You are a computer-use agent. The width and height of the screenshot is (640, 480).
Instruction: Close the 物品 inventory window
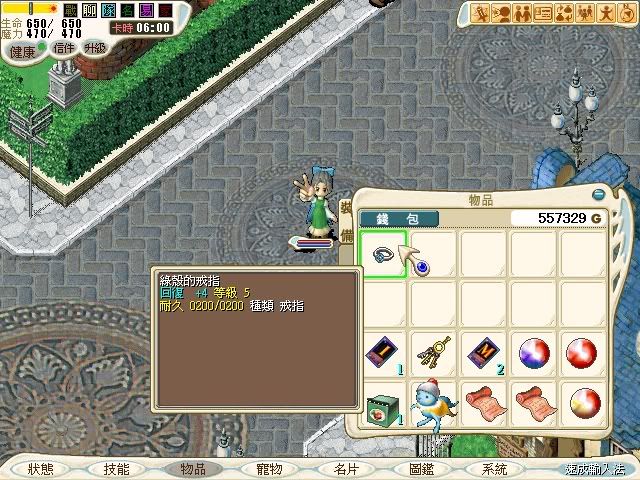[598, 196]
